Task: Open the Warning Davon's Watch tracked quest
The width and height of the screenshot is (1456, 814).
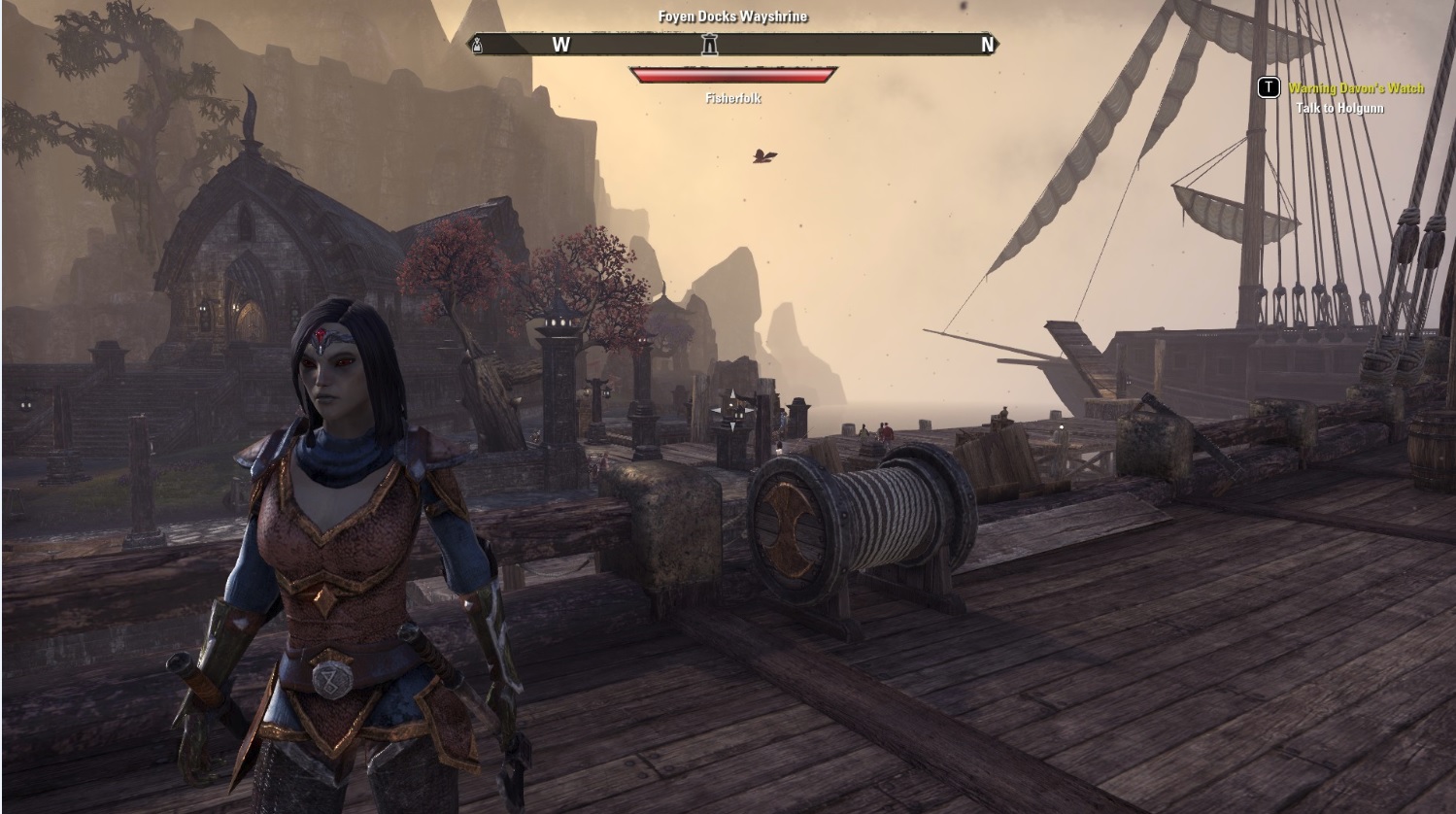Action: click(1355, 88)
